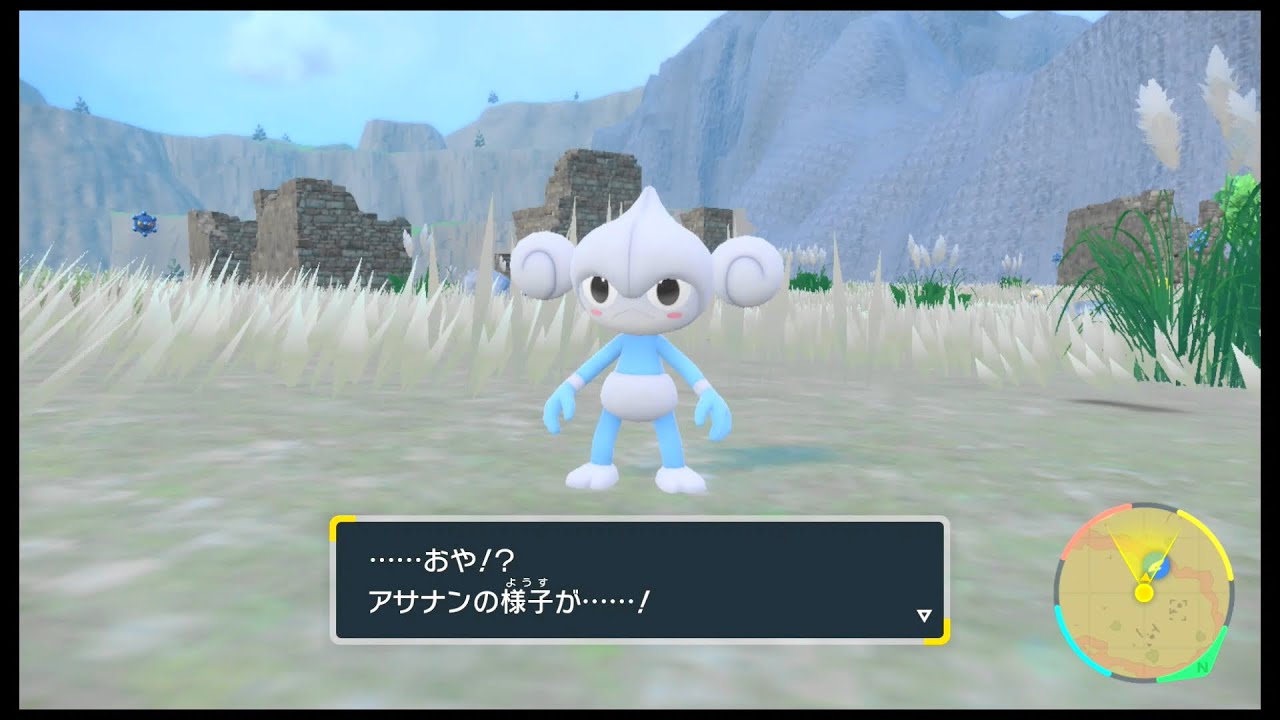Click the small triangle marker above player dot
Viewport: 1280px width, 720px height.
(x=1145, y=577)
